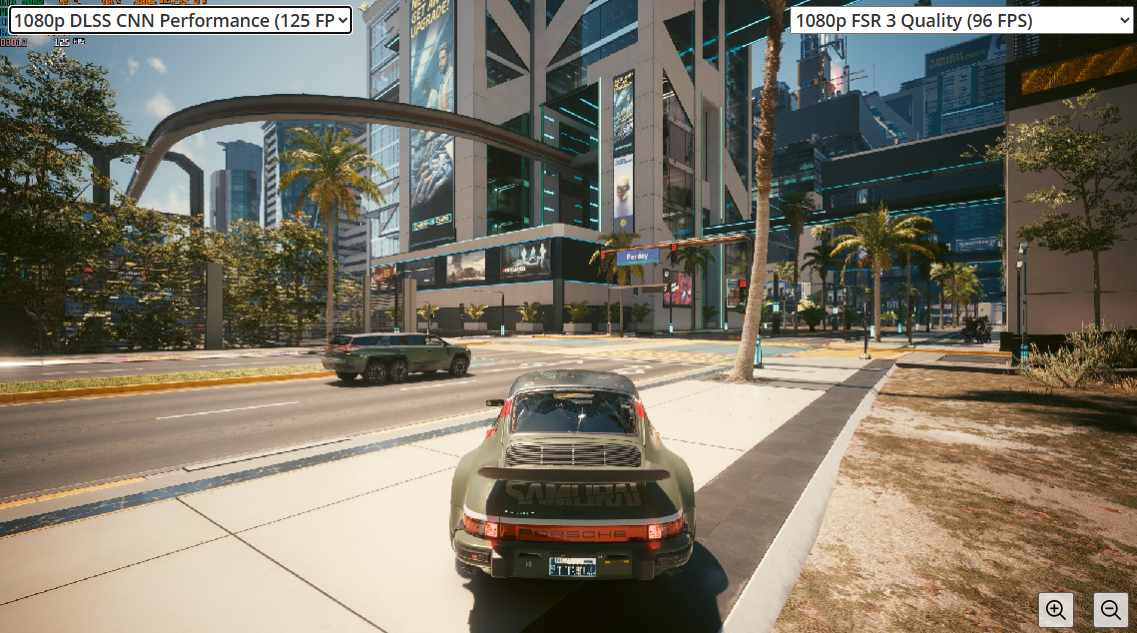Click the zoom-out magnifier button
The height and width of the screenshot is (633, 1137).
pos(1111,609)
